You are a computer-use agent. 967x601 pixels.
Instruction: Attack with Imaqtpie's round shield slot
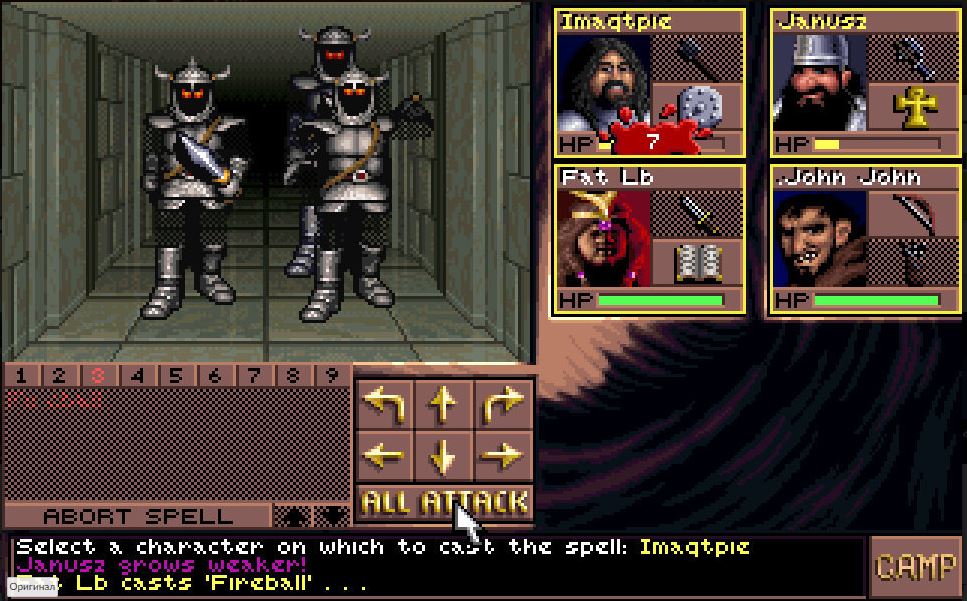coord(697,108)
